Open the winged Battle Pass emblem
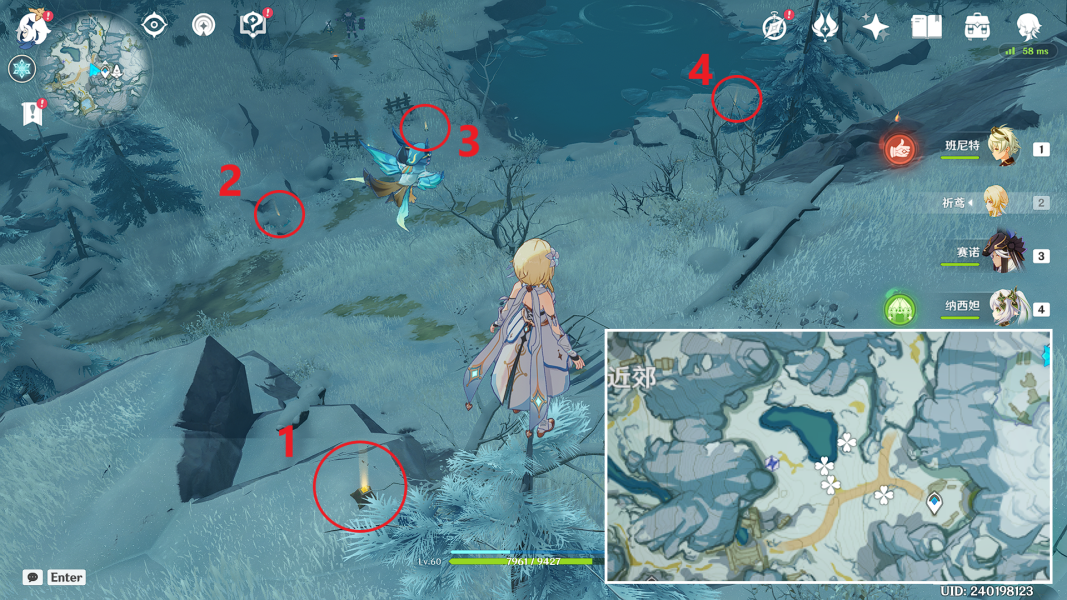The image size is (1067, 600). [x=825, y=27]
